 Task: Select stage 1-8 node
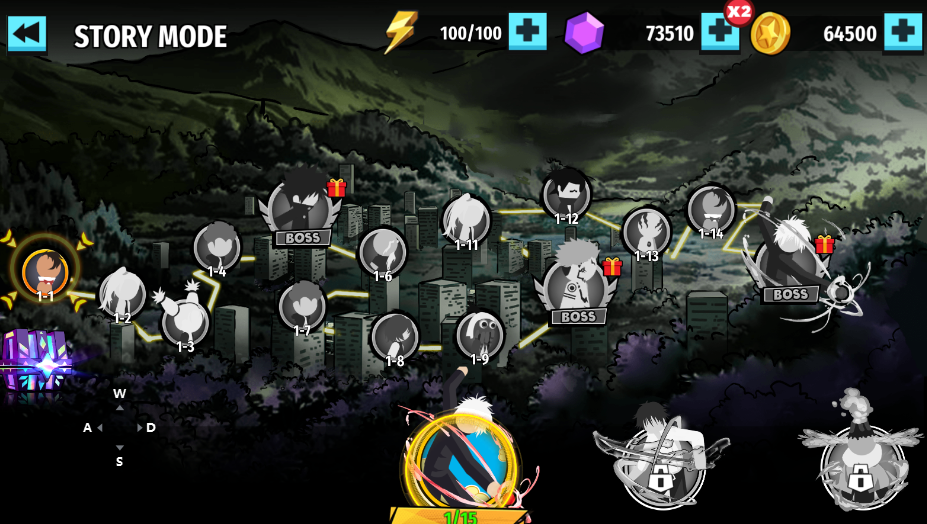pyautogui.click(x=394, y=336)
